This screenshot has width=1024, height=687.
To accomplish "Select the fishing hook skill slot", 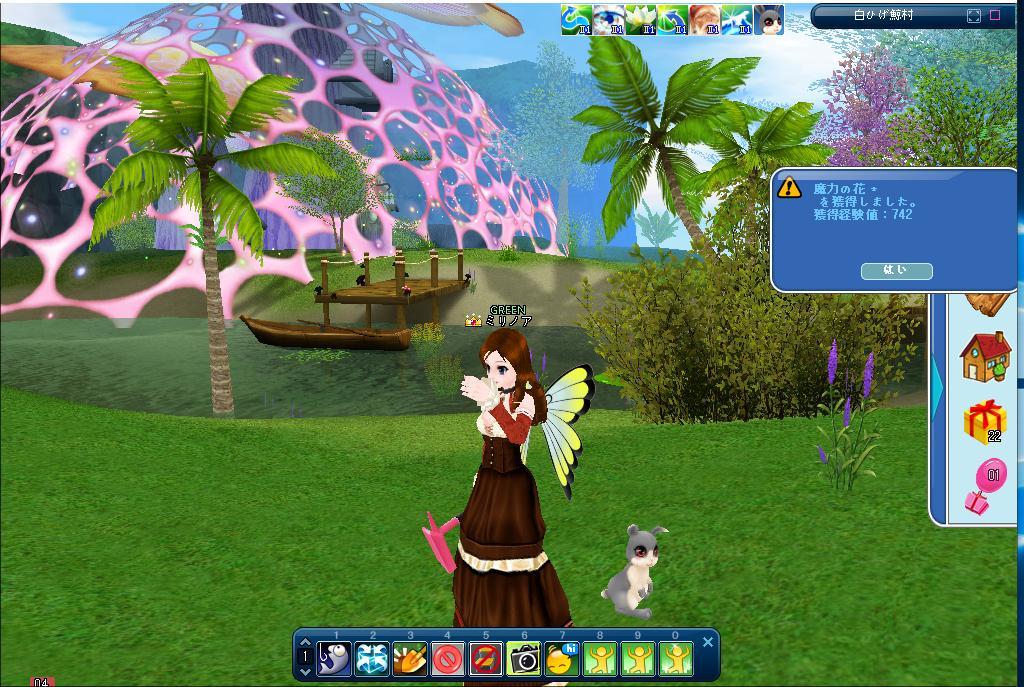I will [335, 658].
